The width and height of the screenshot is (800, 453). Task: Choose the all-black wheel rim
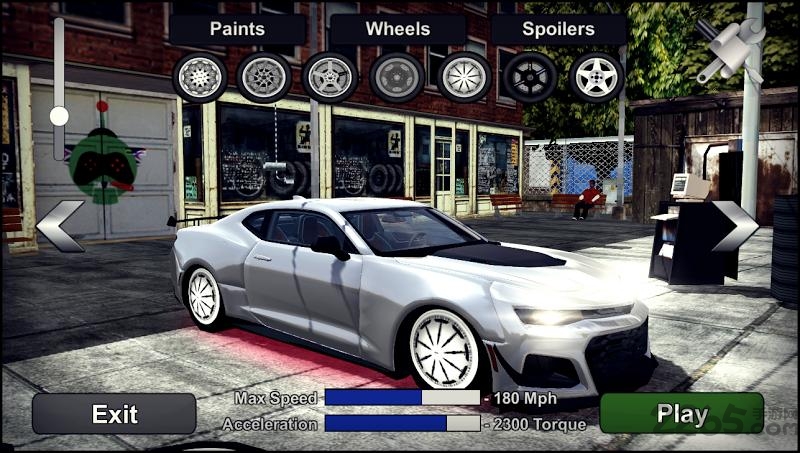coord(530,77)
